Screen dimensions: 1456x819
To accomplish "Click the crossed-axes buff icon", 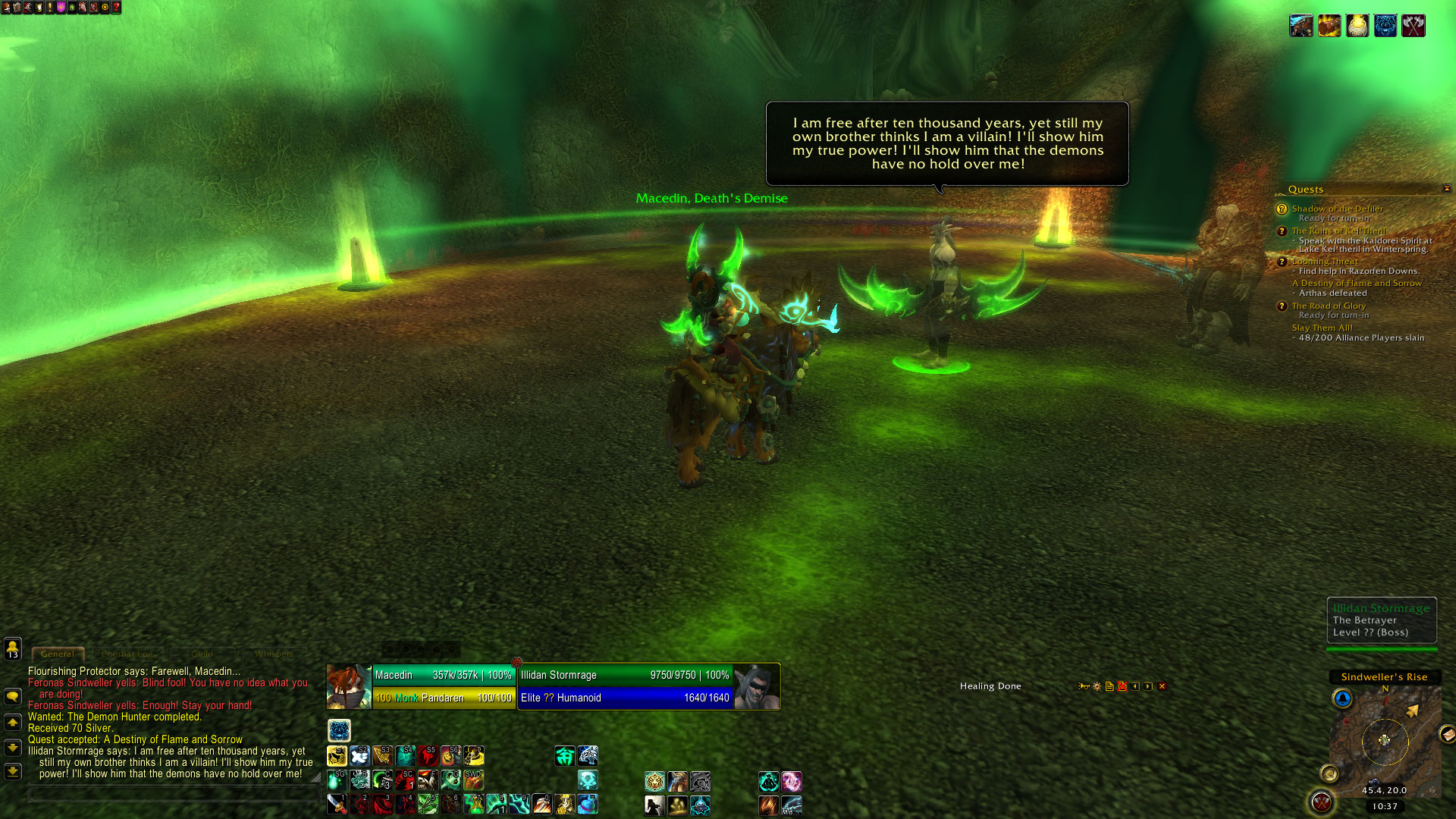I will [1413, 26].
